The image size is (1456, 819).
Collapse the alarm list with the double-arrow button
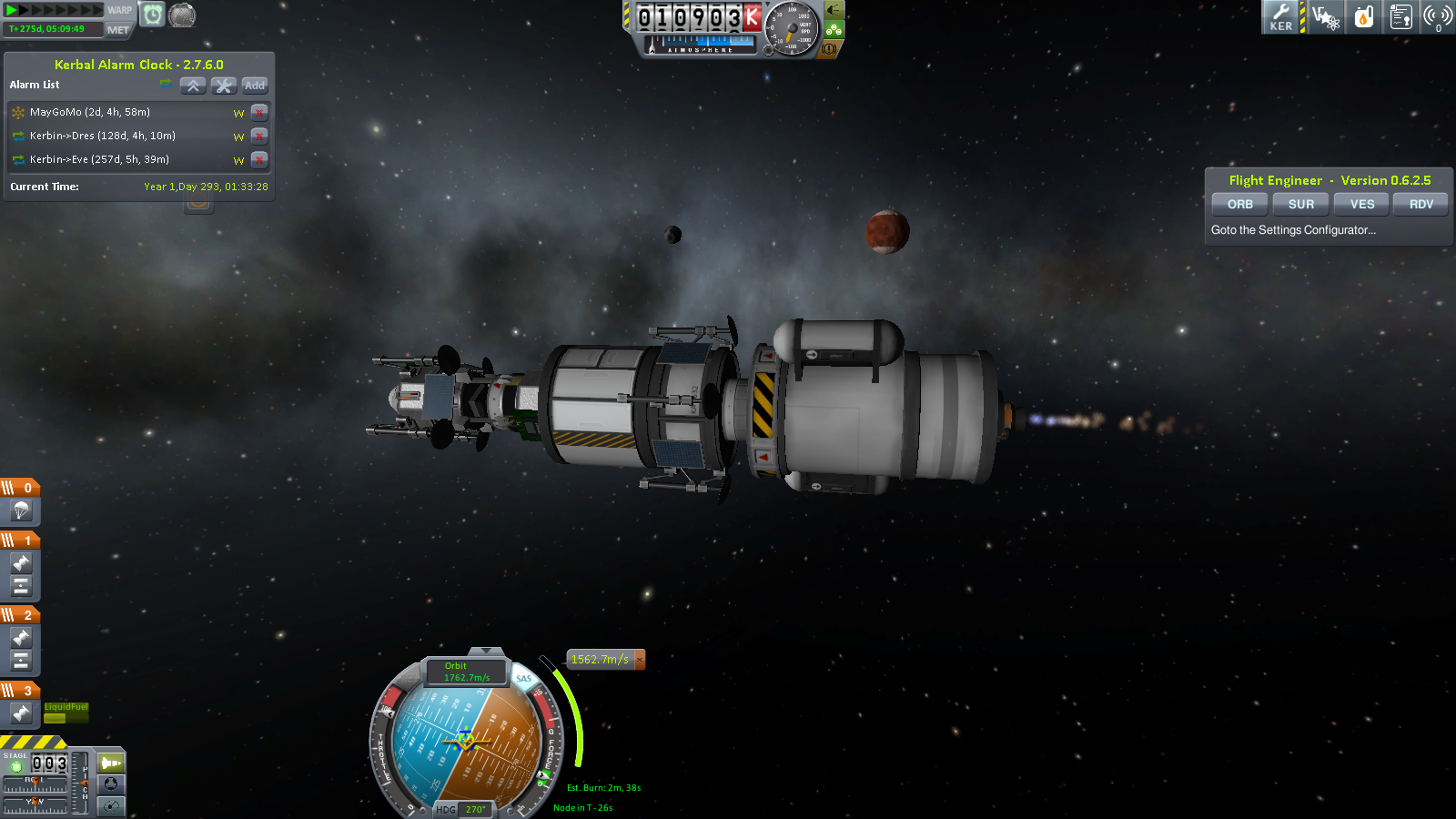[193, 86]
